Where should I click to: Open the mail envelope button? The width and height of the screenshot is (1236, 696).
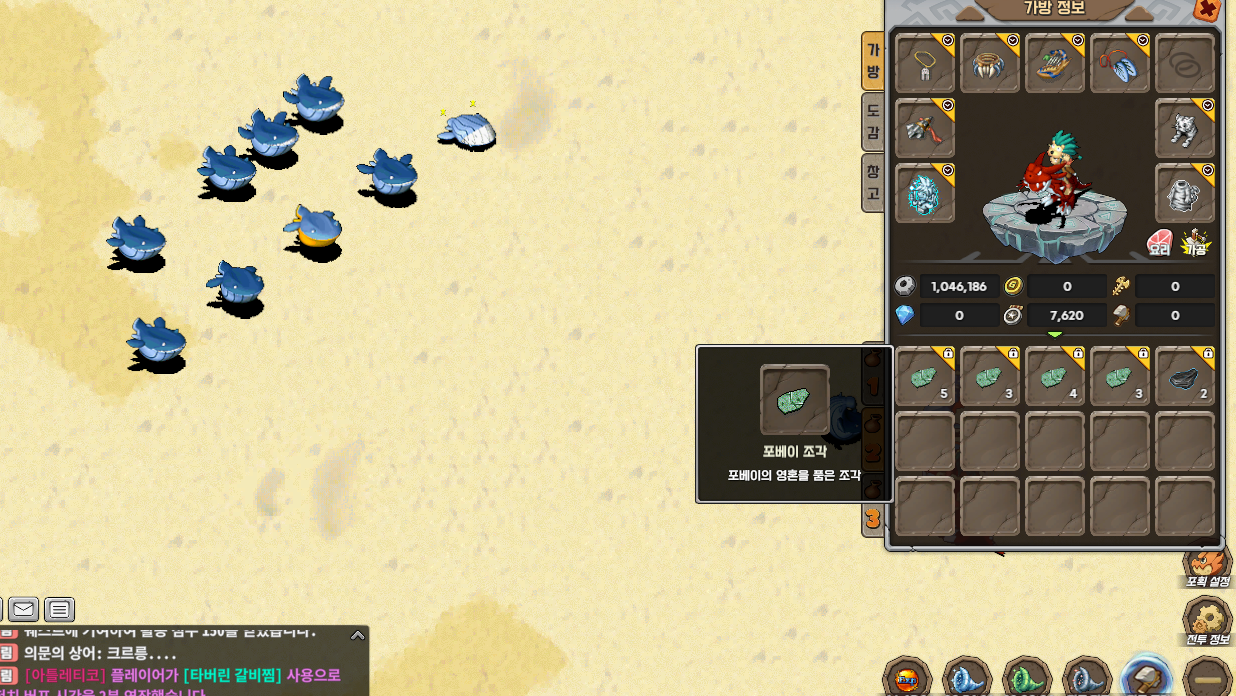coord(24,609)
